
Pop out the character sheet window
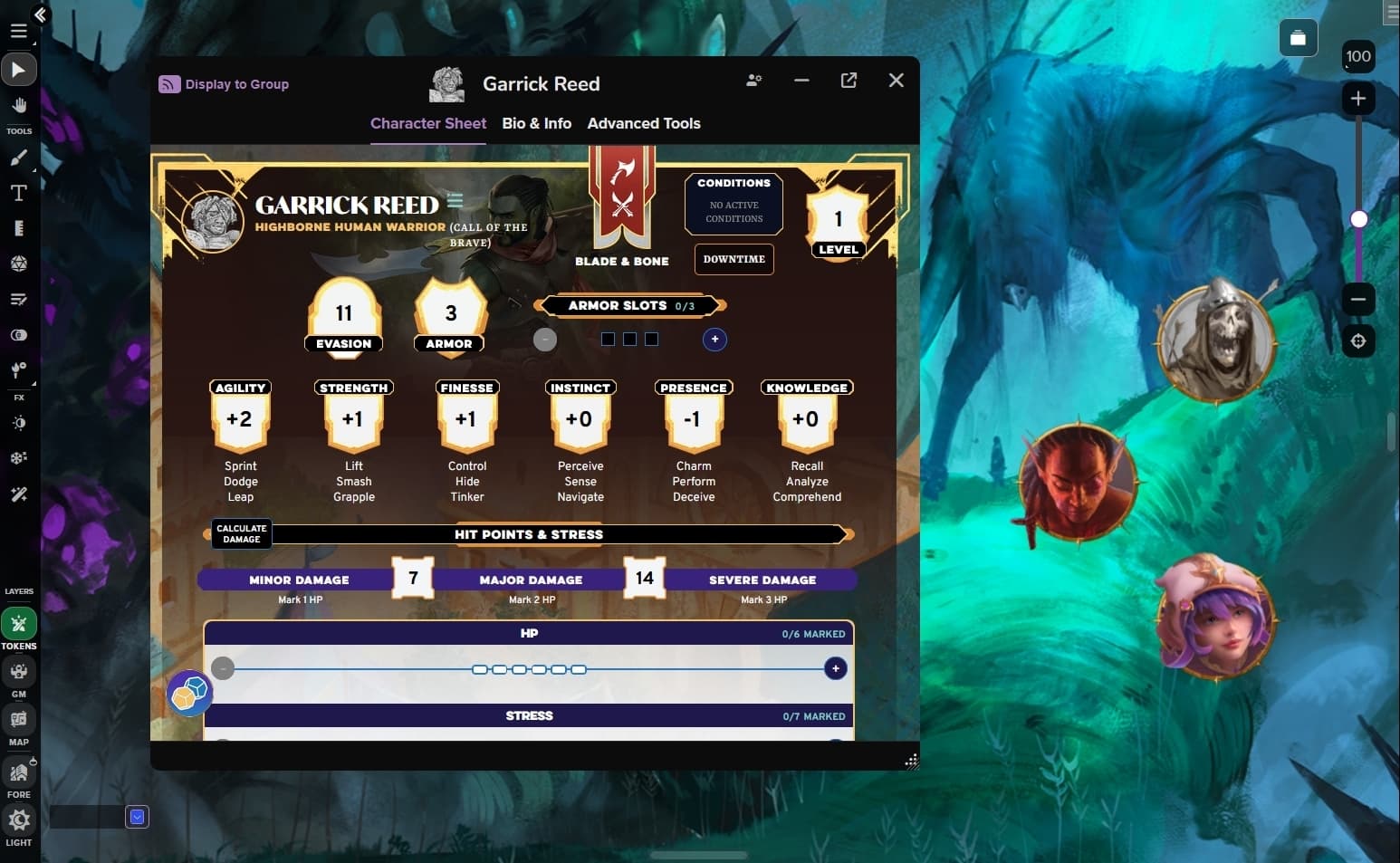click(x=849, y=81)
